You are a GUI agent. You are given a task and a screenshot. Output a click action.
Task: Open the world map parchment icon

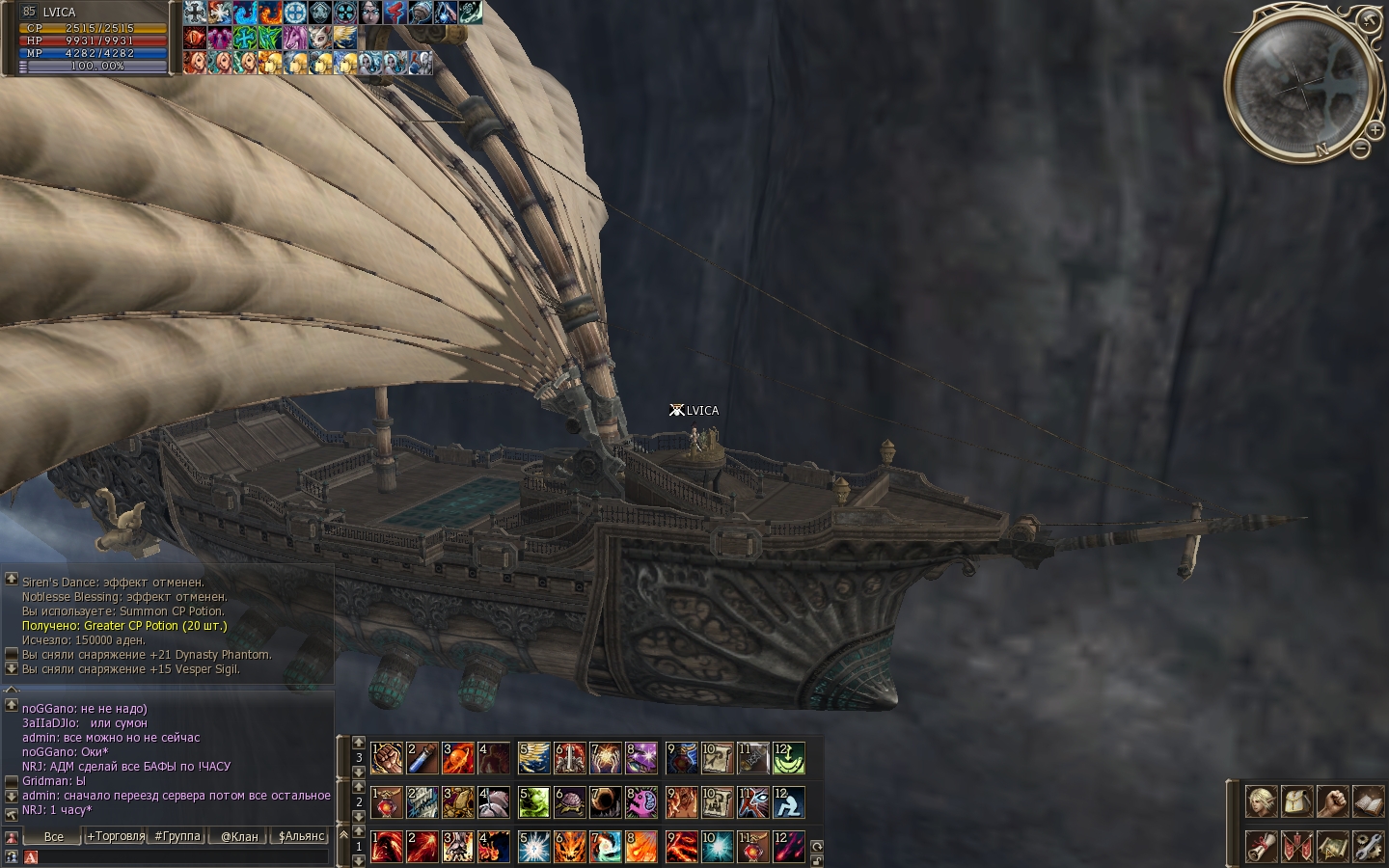[x=1331, y=846]
